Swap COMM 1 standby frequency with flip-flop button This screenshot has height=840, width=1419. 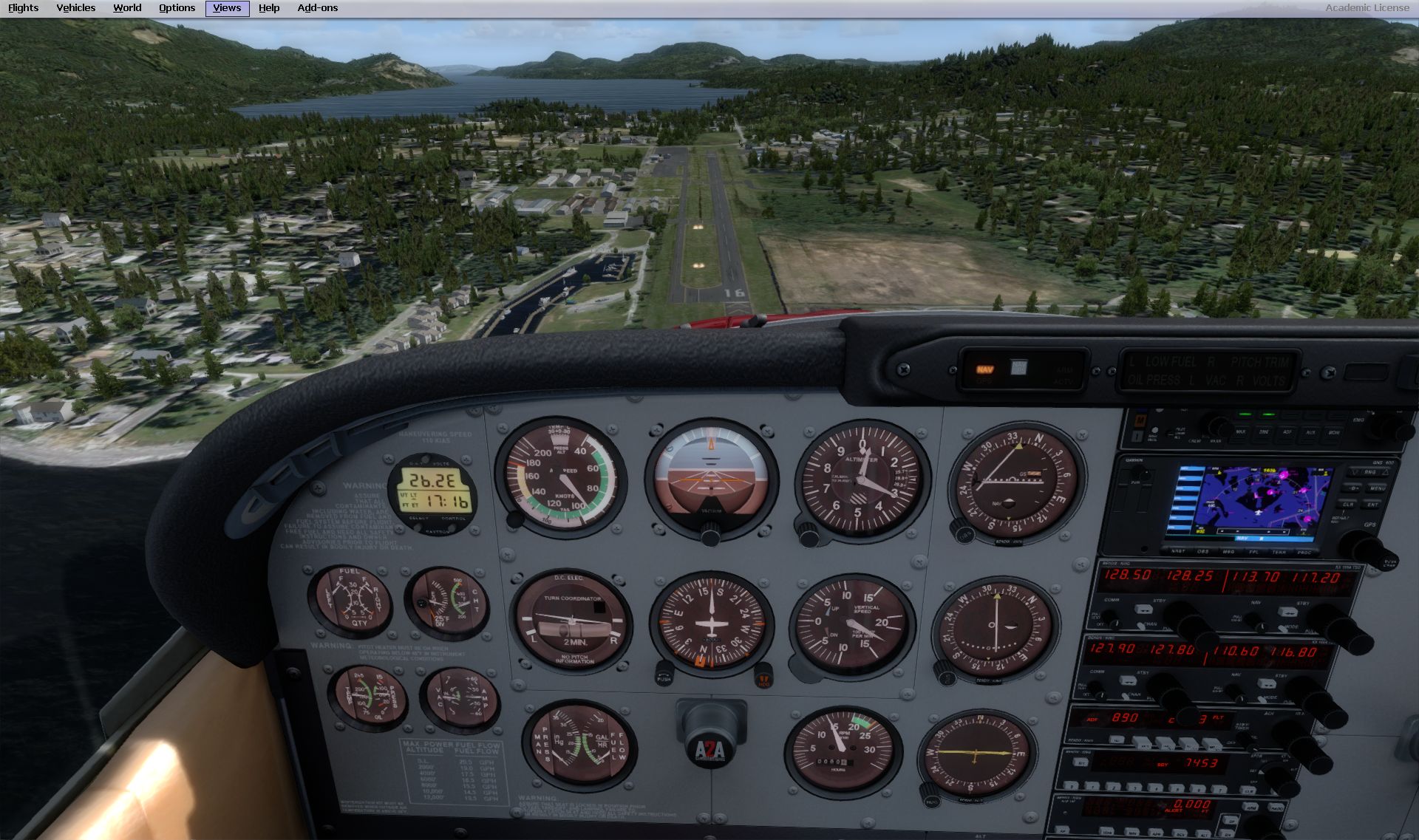click(x=1143, y=609)
